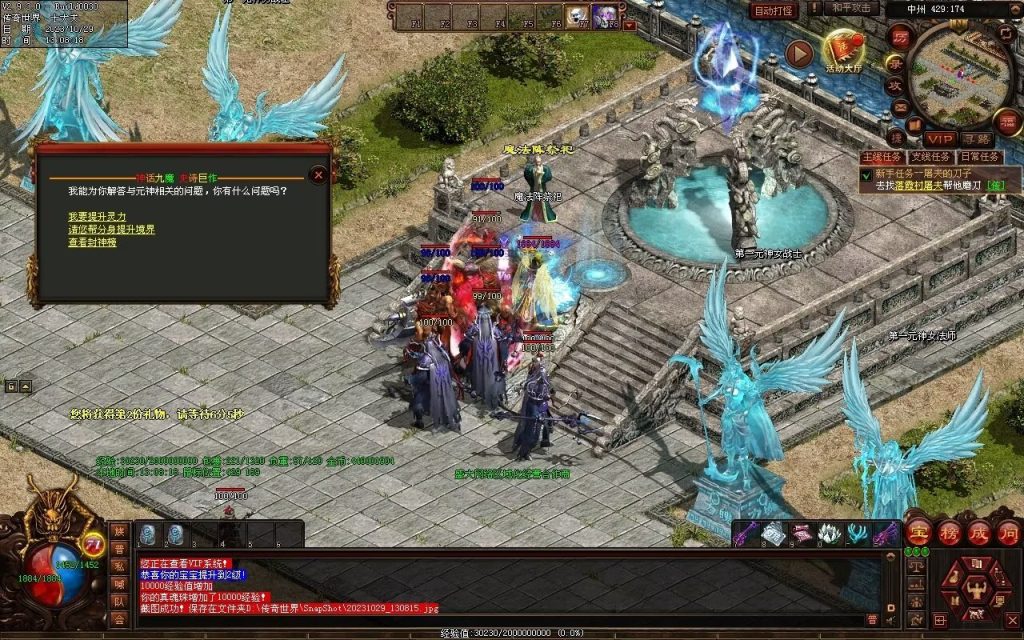
Task: Open the 活动大厅 event hall icon
Action: (843, 49)
